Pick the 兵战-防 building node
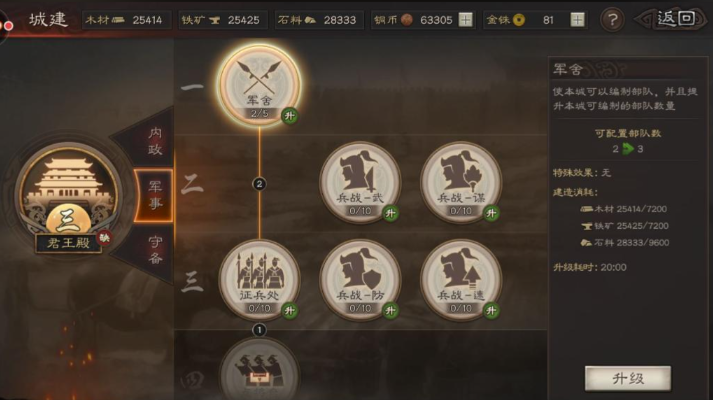The image size is (713, 400). (x=359, y=279)
